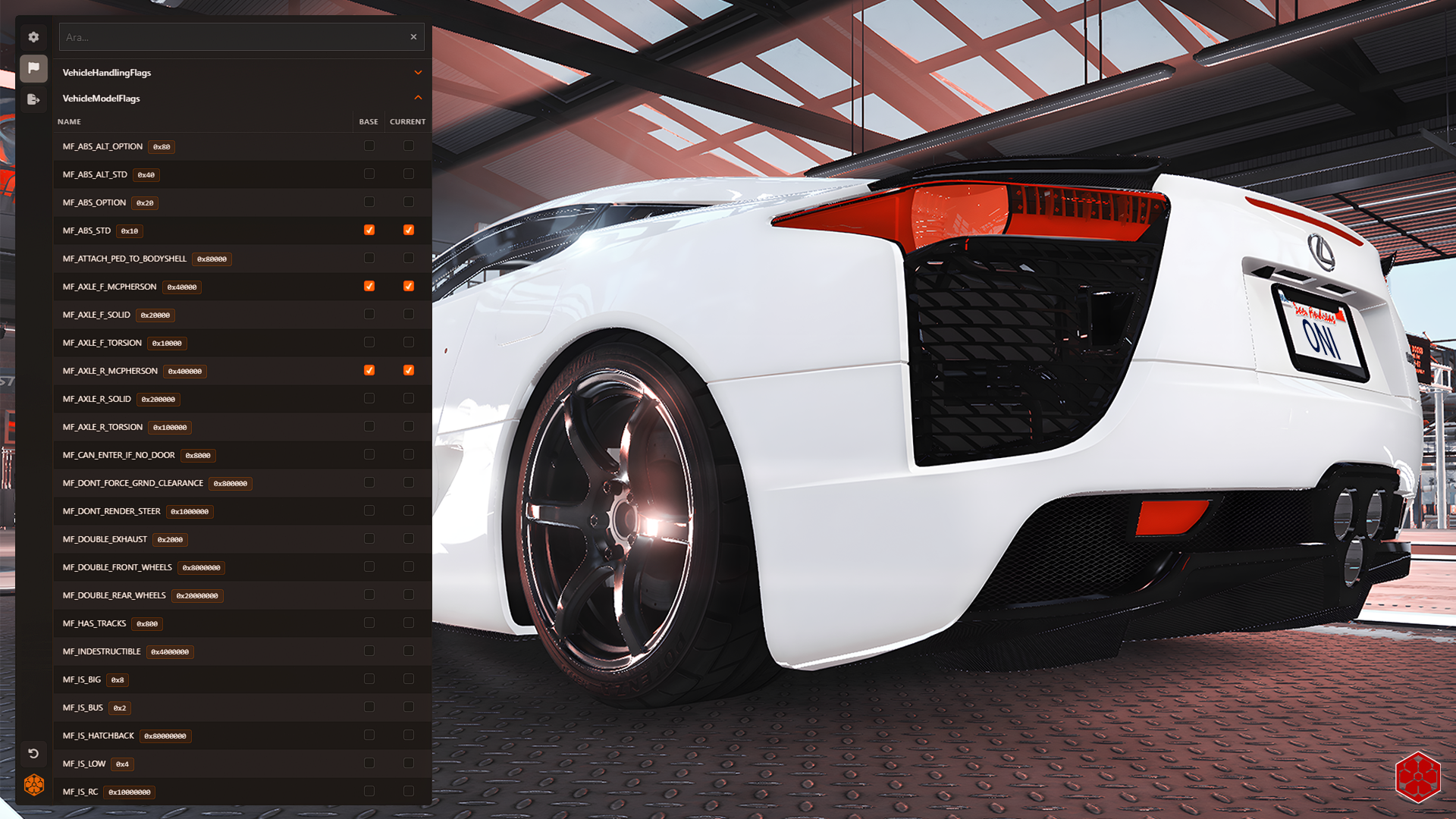Select the flags sidebar icon
Image resolution: width=1456 pixels, height=819 pixels.
(33, 68)
